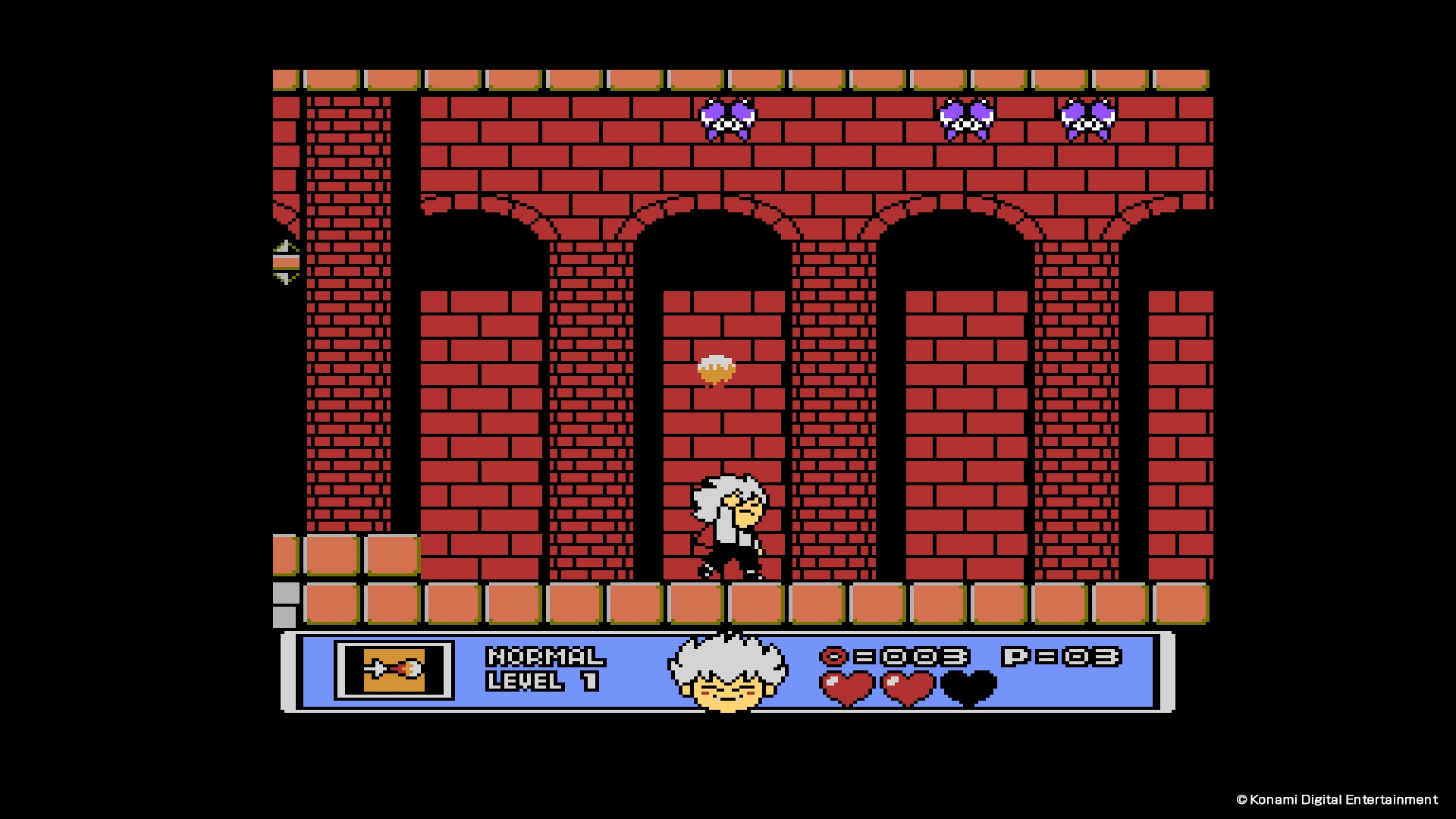Click the middle purple bat enemy
This screenshot has width=1456, height=819.
click(x=967, y=118)
